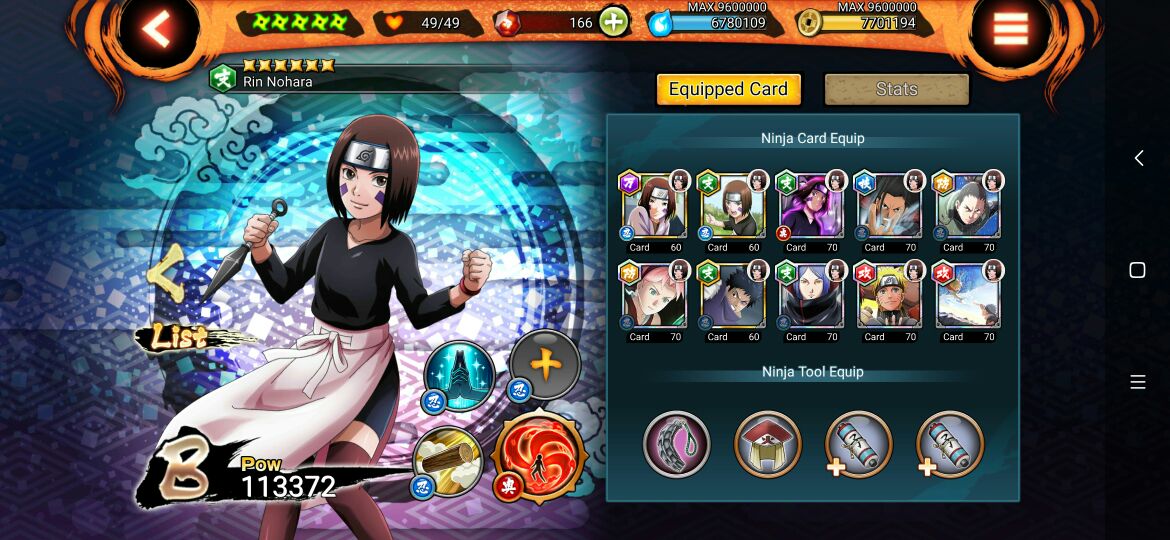Tap the Android home button

(1137, 270)
